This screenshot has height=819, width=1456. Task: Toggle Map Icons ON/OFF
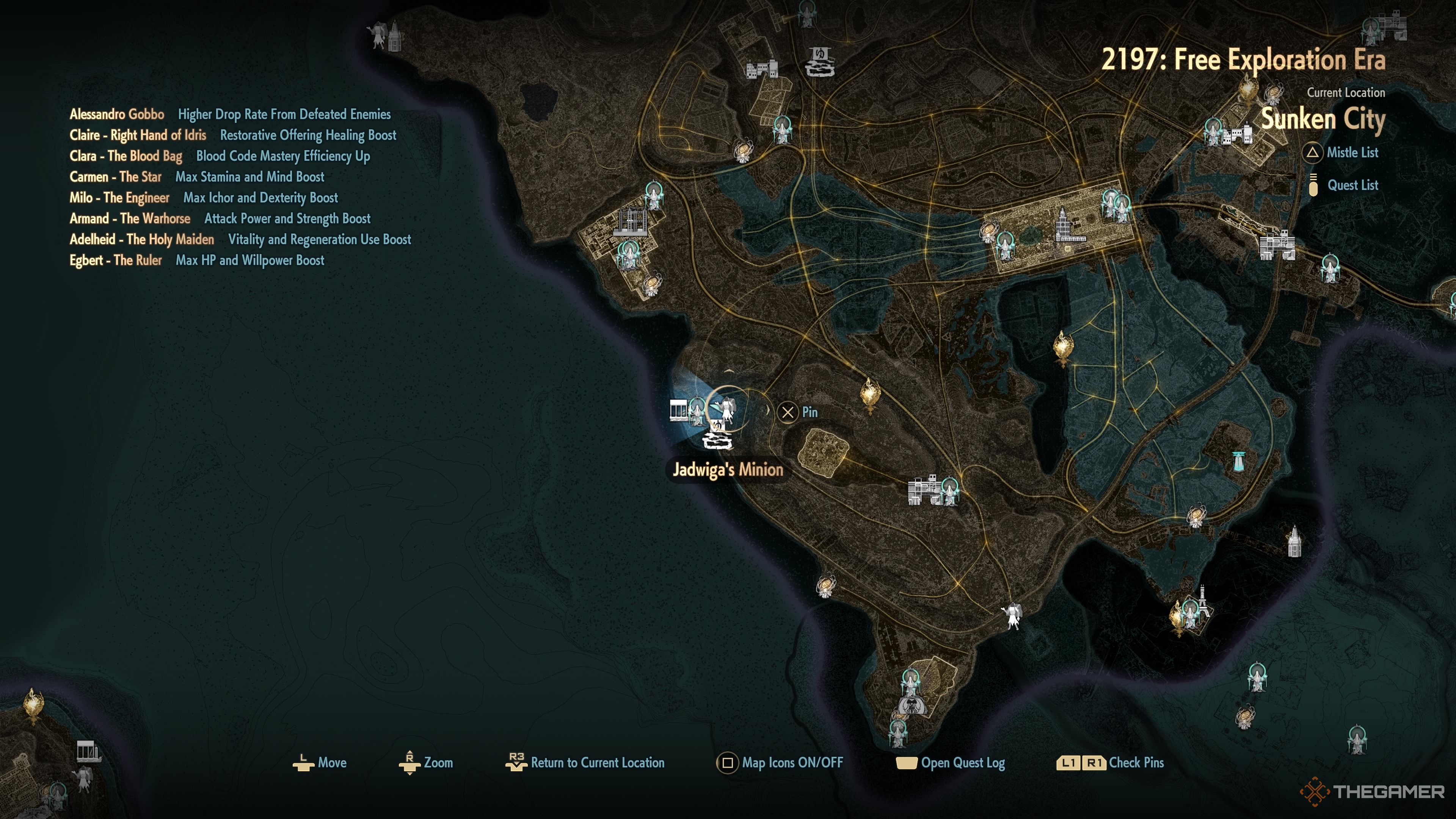780,763
